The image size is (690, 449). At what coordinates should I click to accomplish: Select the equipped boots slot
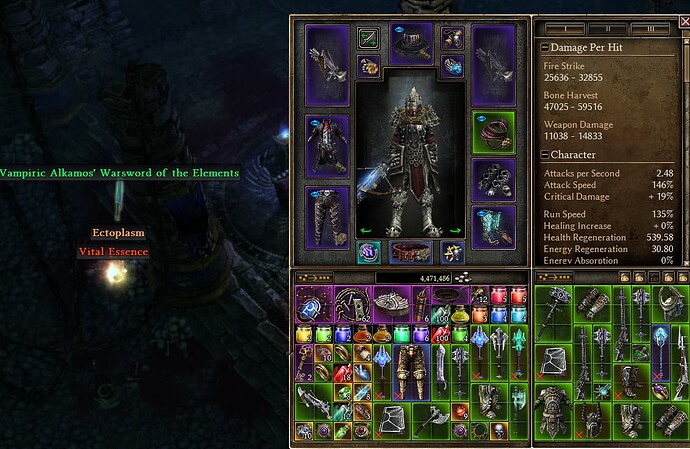pyautogui.click(x=493, y=227)
